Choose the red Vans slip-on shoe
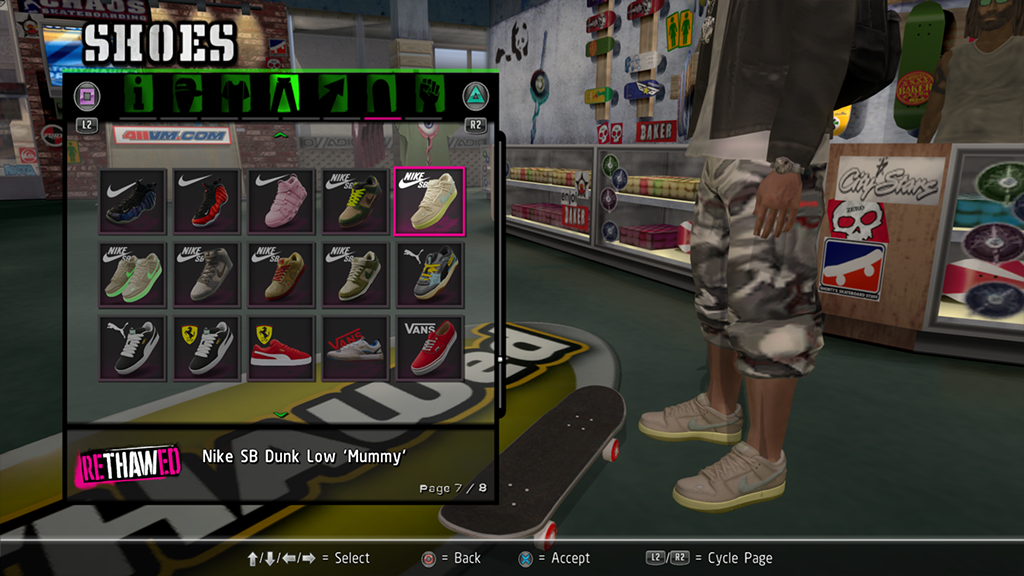This screenshot has height=576, width=1024. tap(429, 348)
